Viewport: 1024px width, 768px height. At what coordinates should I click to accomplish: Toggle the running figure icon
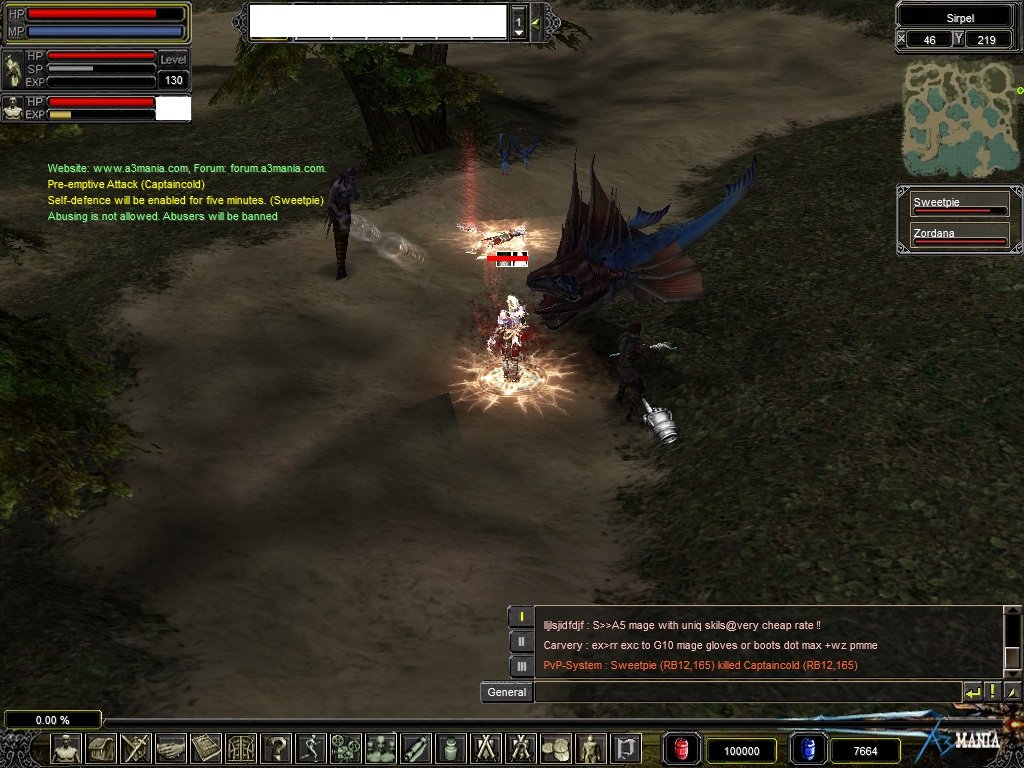click(x=311, y=748)
